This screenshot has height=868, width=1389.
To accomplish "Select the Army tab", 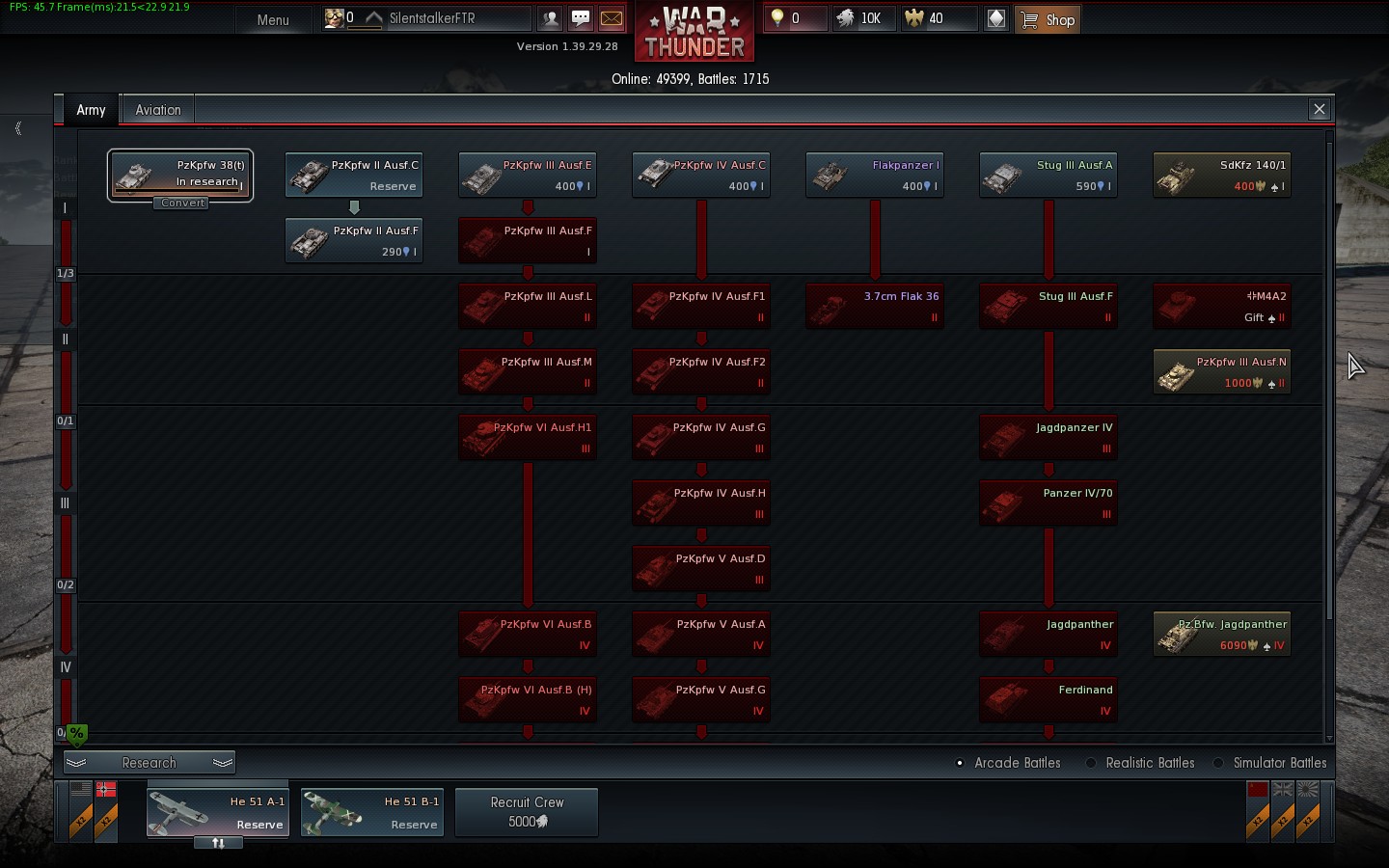I will [91, 110].
